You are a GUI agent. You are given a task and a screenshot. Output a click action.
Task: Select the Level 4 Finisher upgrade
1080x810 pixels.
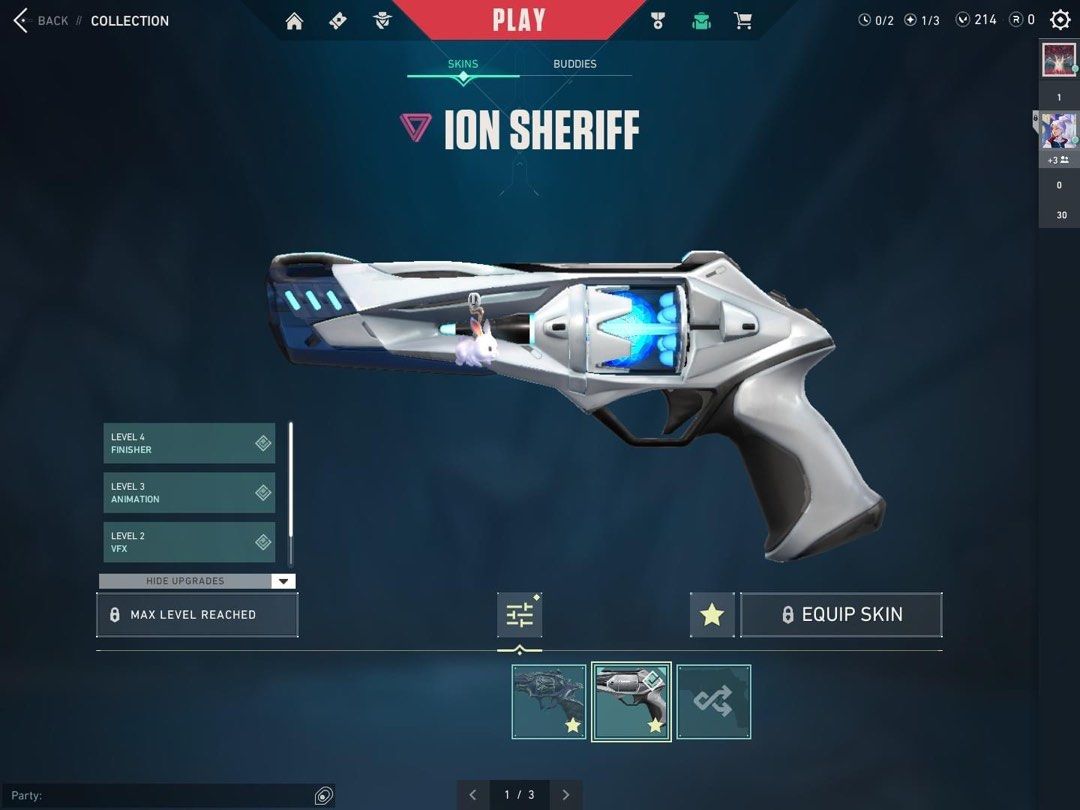[189, 443]
